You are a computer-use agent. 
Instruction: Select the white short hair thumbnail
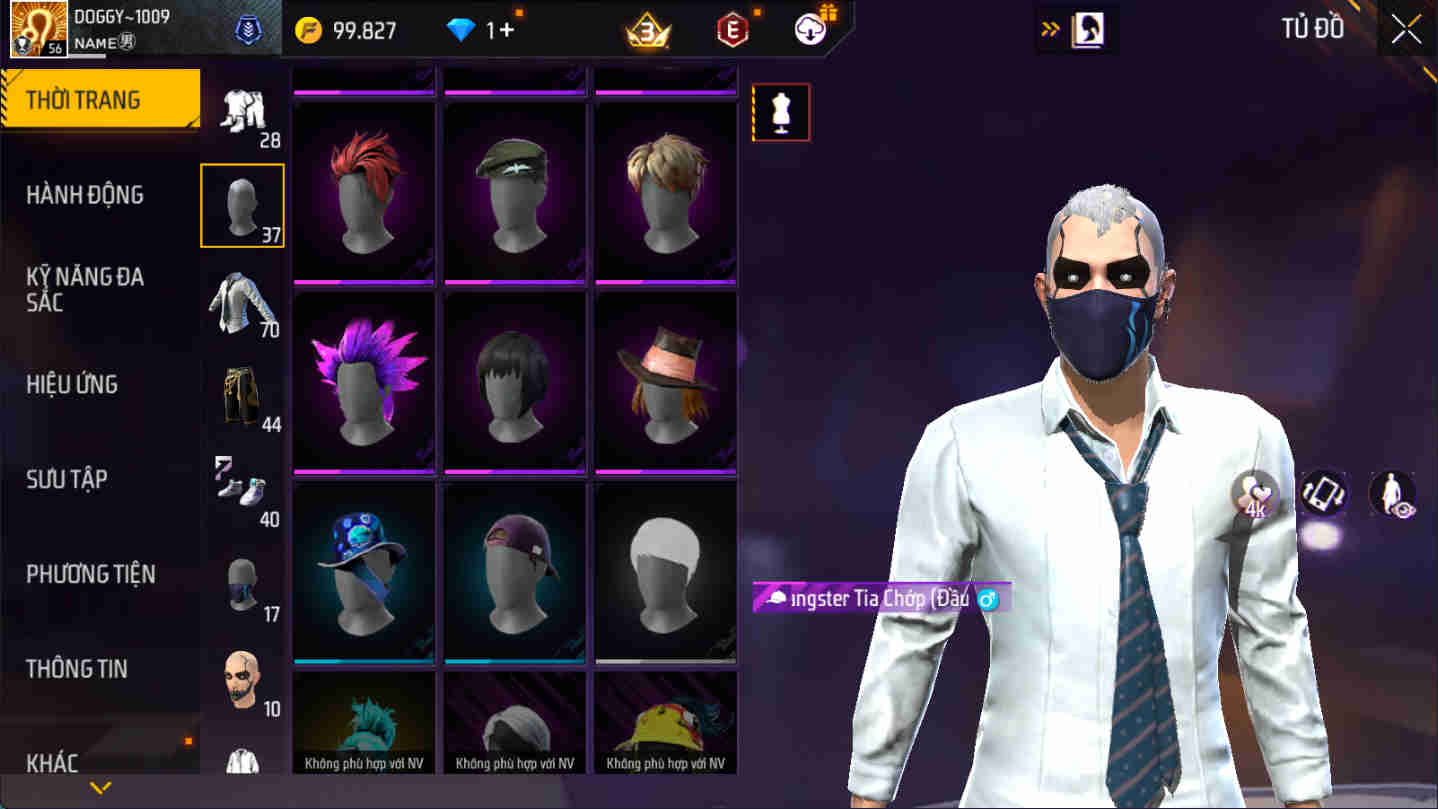(x=664, y=572)
